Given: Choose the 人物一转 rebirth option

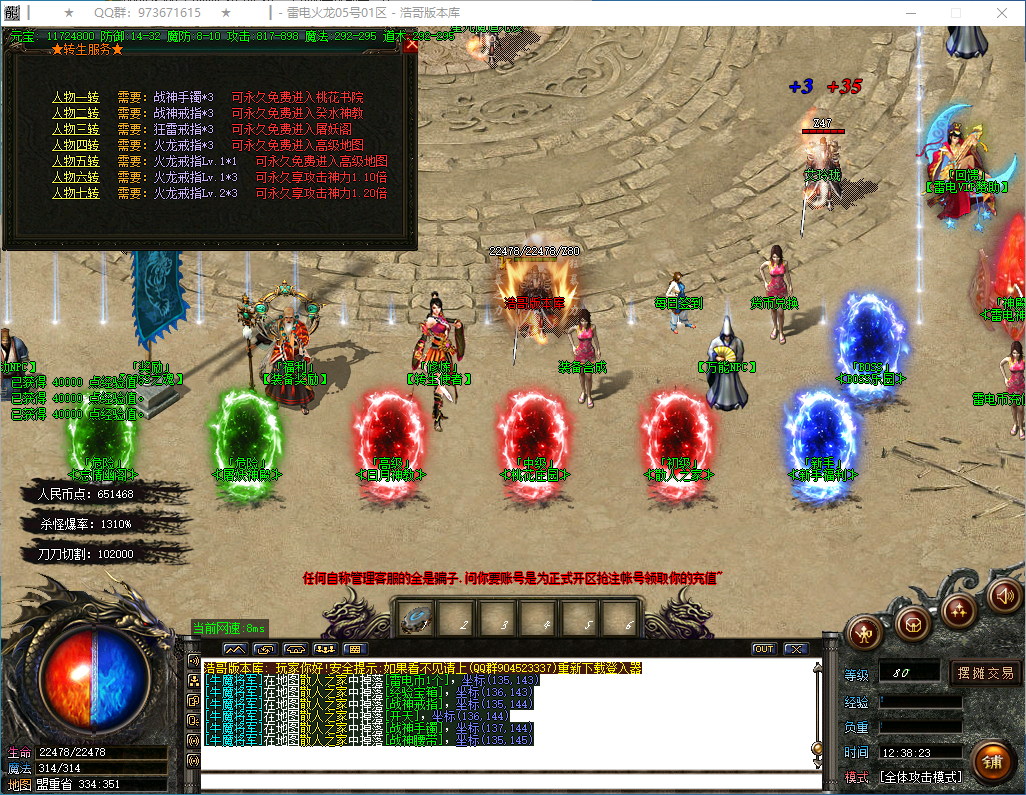Looking at the screenshot, I should click(76, 98).
